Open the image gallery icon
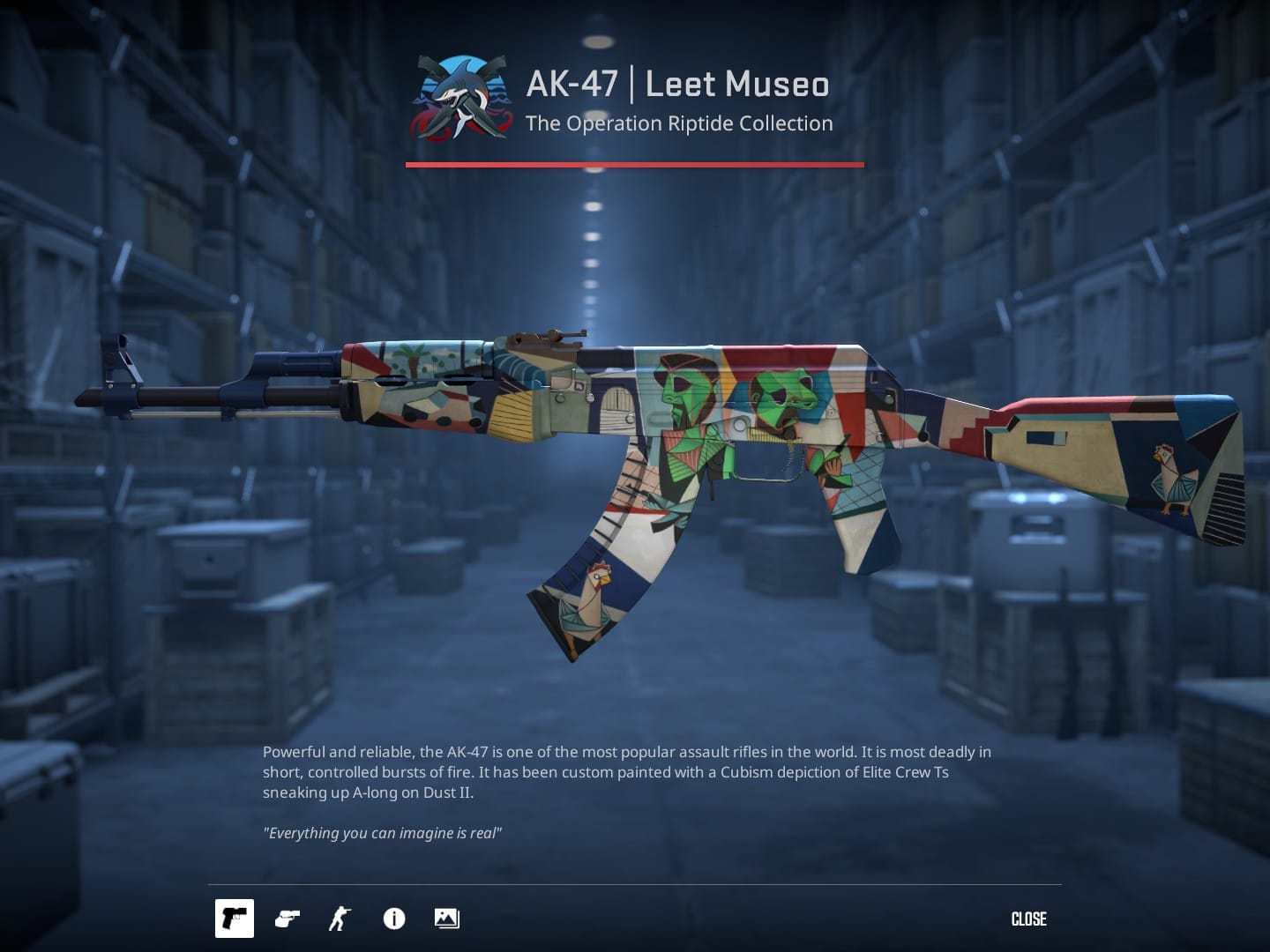The height and width of the screenshot is (952, 1270). pos(446,919)
